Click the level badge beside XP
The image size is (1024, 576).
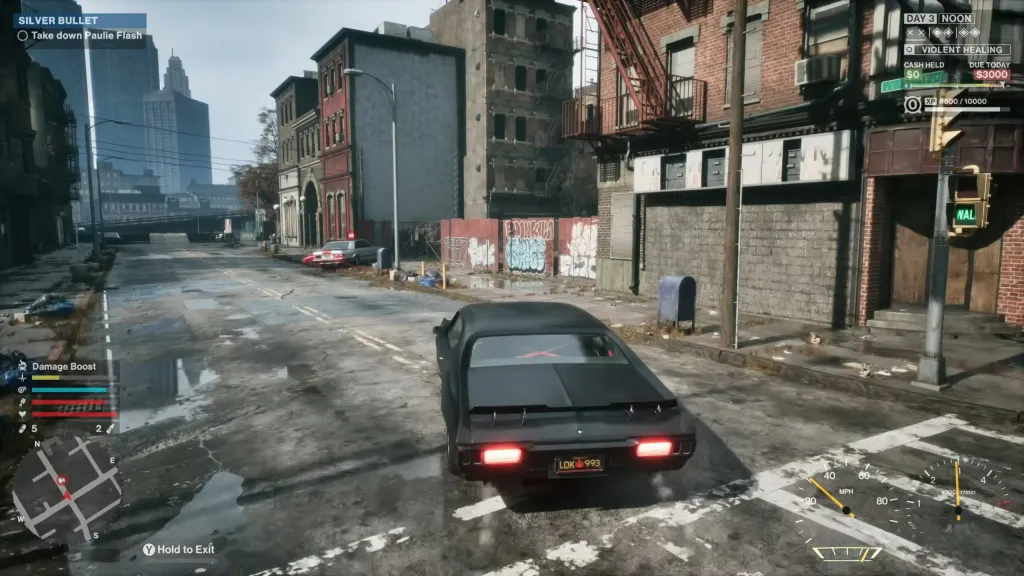[912, 103]
